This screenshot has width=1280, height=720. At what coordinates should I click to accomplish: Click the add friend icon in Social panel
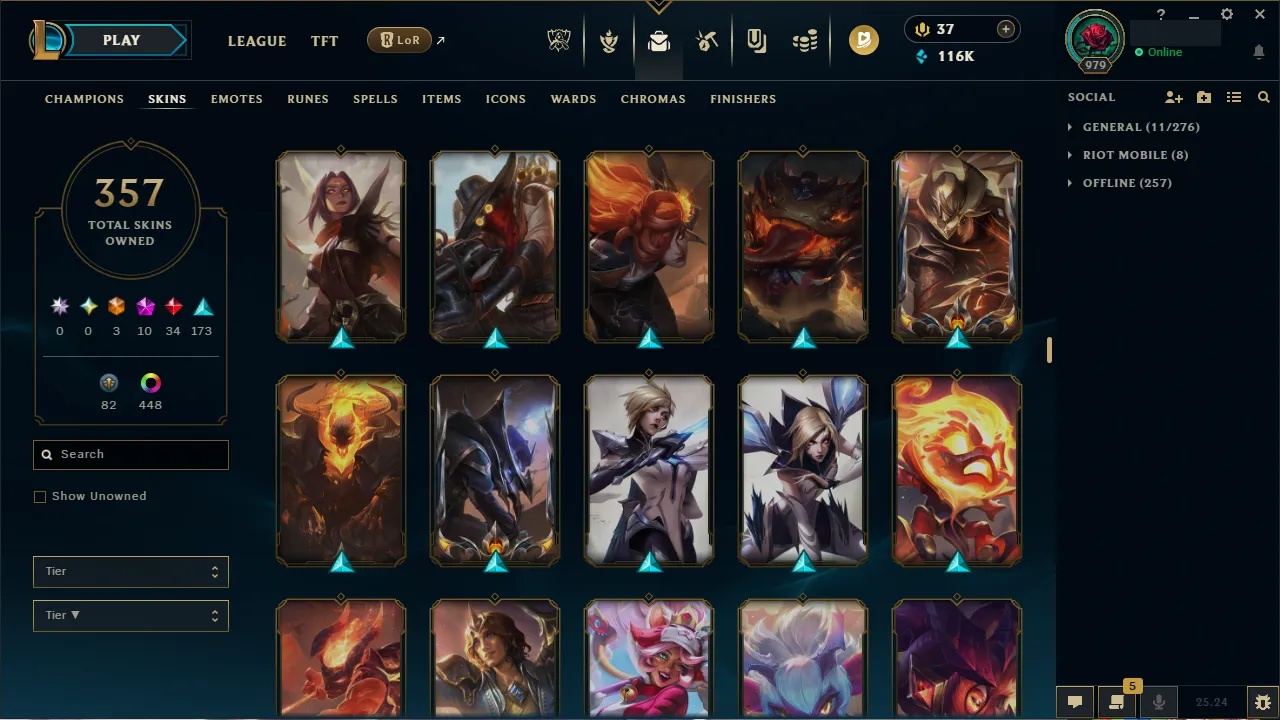1173,97
